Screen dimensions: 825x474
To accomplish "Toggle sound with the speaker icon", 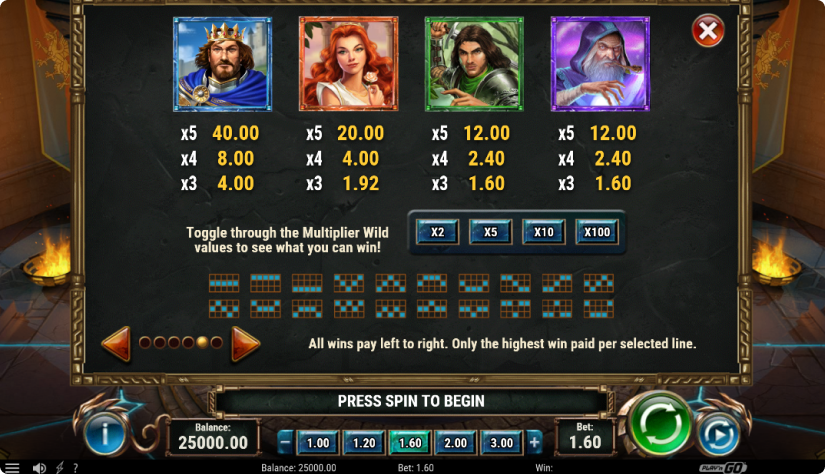I will tap(40, 467).
